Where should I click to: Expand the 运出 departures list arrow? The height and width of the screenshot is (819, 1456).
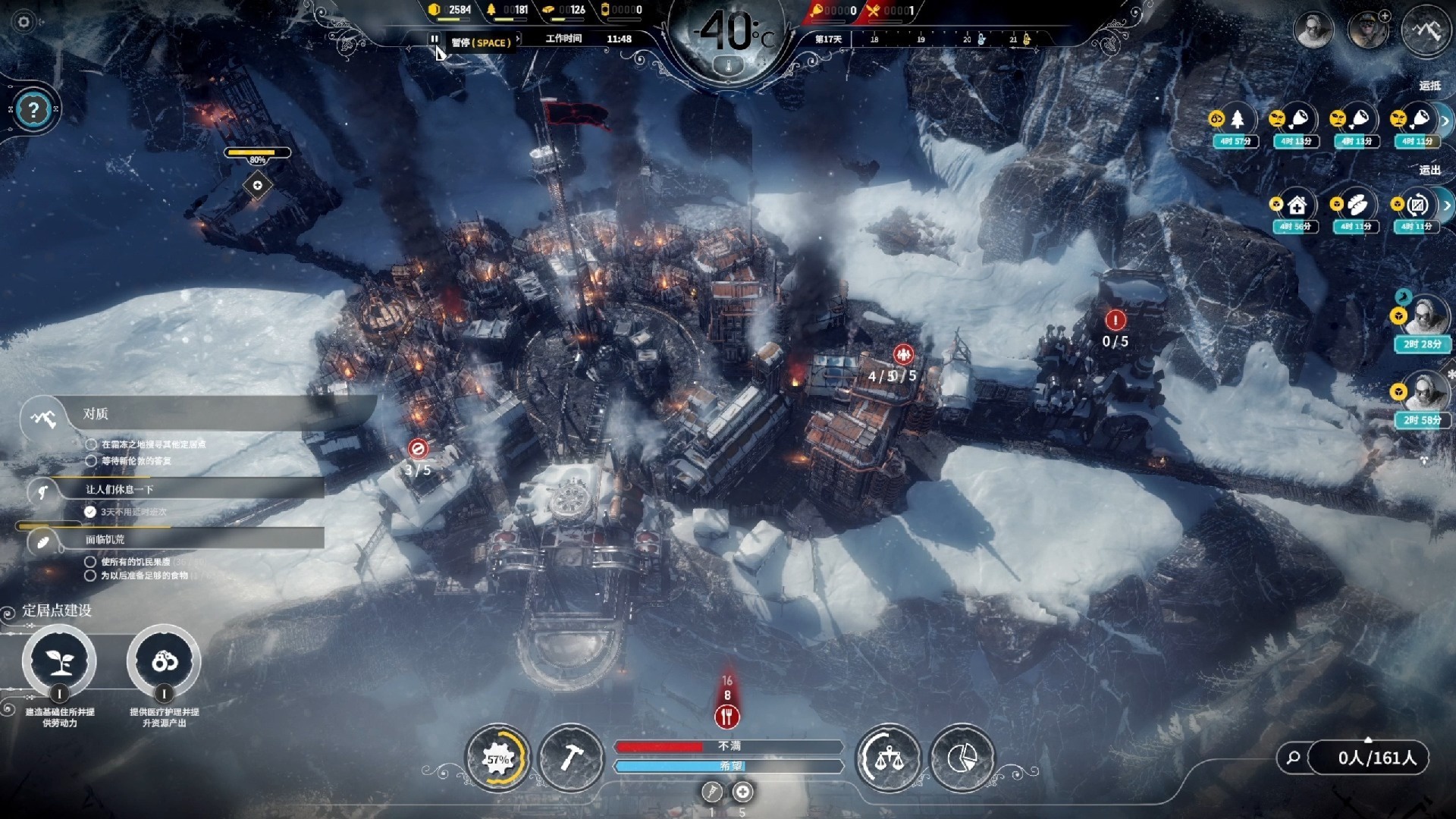[1447, 205]
